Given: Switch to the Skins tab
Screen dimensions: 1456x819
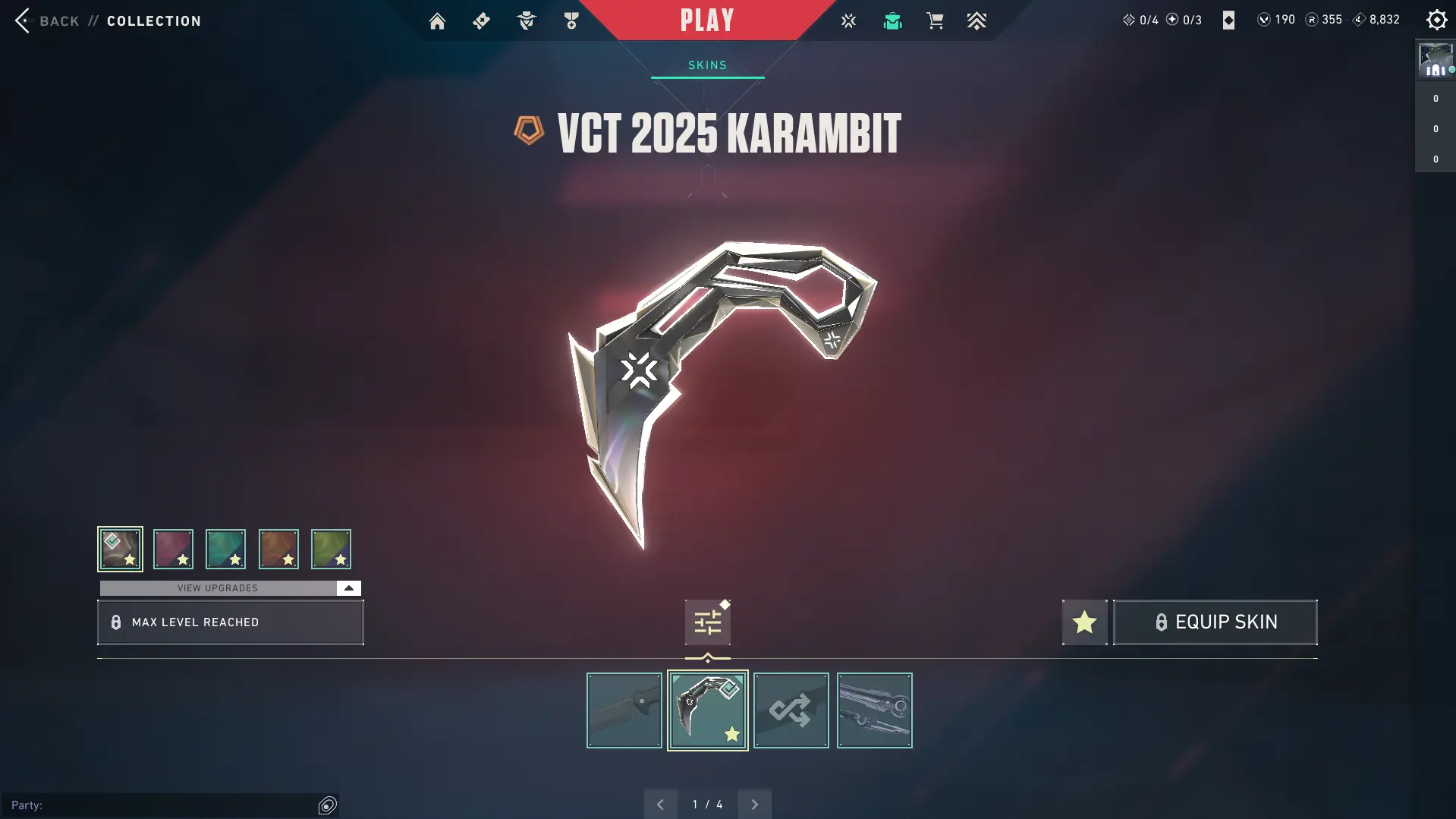Looking at the screenshot, I should point(706,65).
